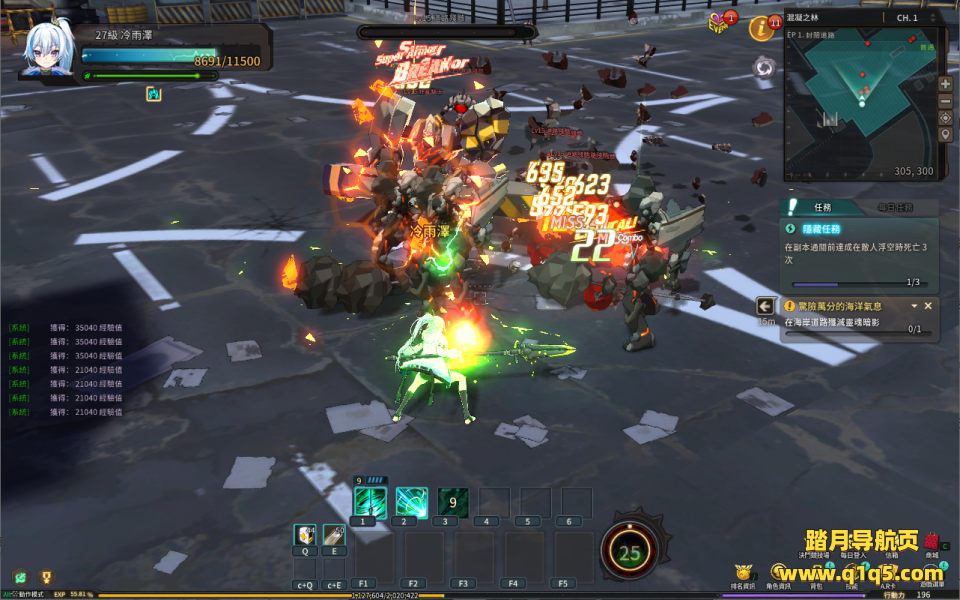Use the item in the E quick slot
The height and width of the screenshot is (600, 960).
coord(333,536)
